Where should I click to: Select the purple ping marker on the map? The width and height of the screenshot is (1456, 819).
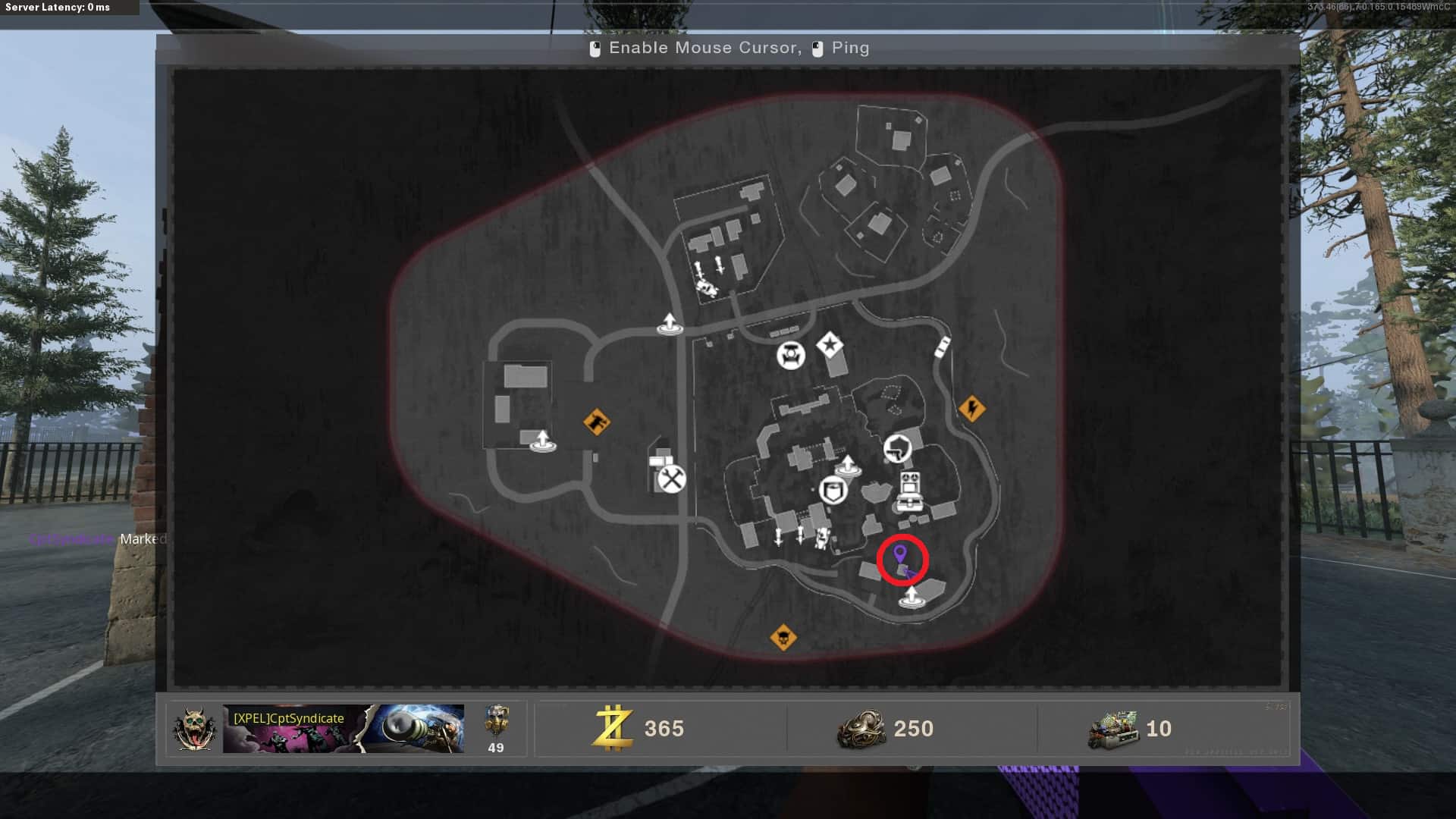pos(899,554)
